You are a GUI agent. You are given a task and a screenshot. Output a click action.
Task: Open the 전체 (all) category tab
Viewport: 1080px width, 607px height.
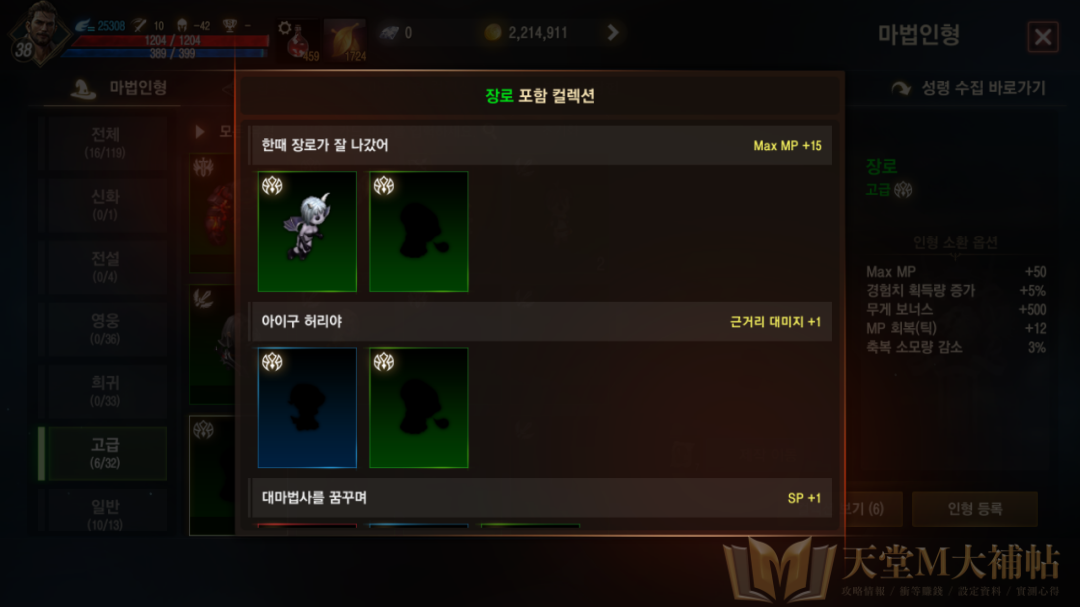coord(104,143)
